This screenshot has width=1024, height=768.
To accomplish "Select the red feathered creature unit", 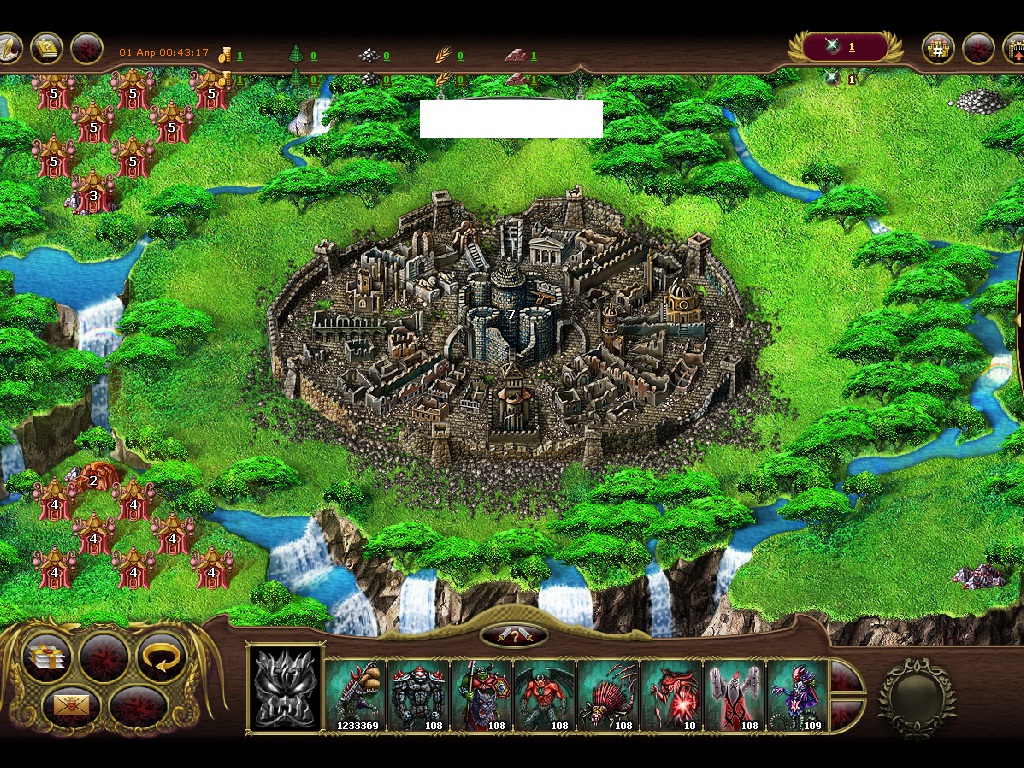I will click(608, 694).
